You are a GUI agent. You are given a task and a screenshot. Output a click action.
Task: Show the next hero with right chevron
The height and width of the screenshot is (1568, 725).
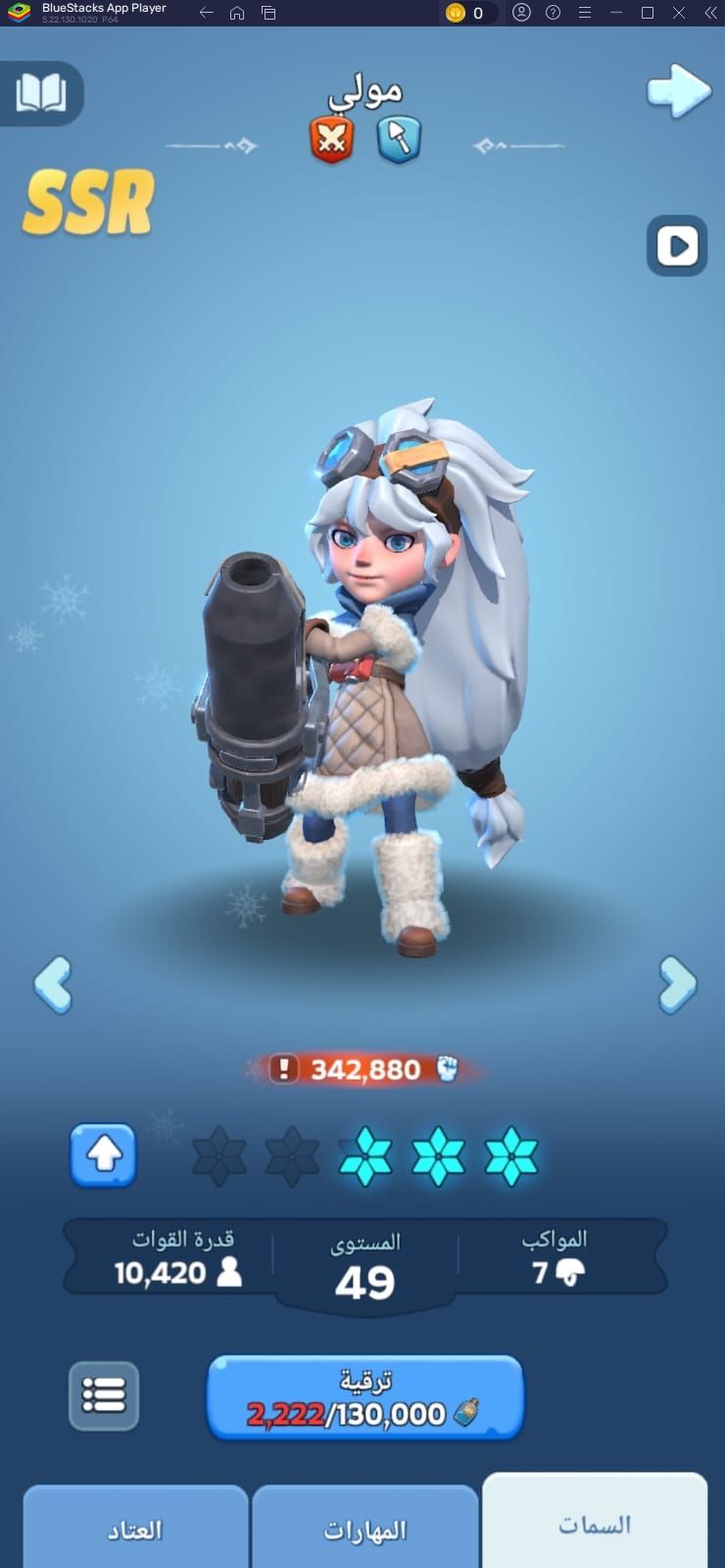tap(677, 984)
